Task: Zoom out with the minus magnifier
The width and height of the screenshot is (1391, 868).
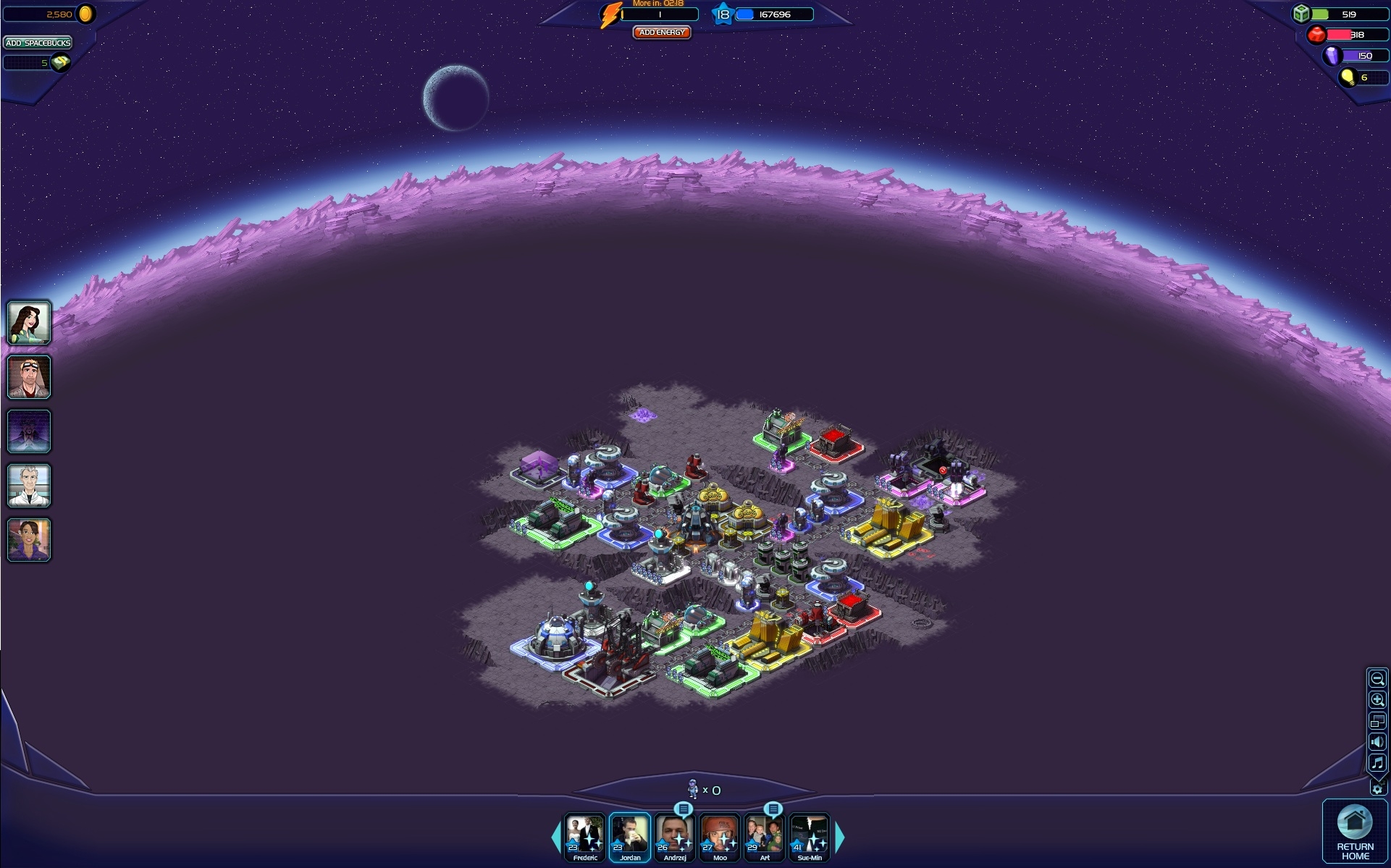Action: (x=1377, y=679)
